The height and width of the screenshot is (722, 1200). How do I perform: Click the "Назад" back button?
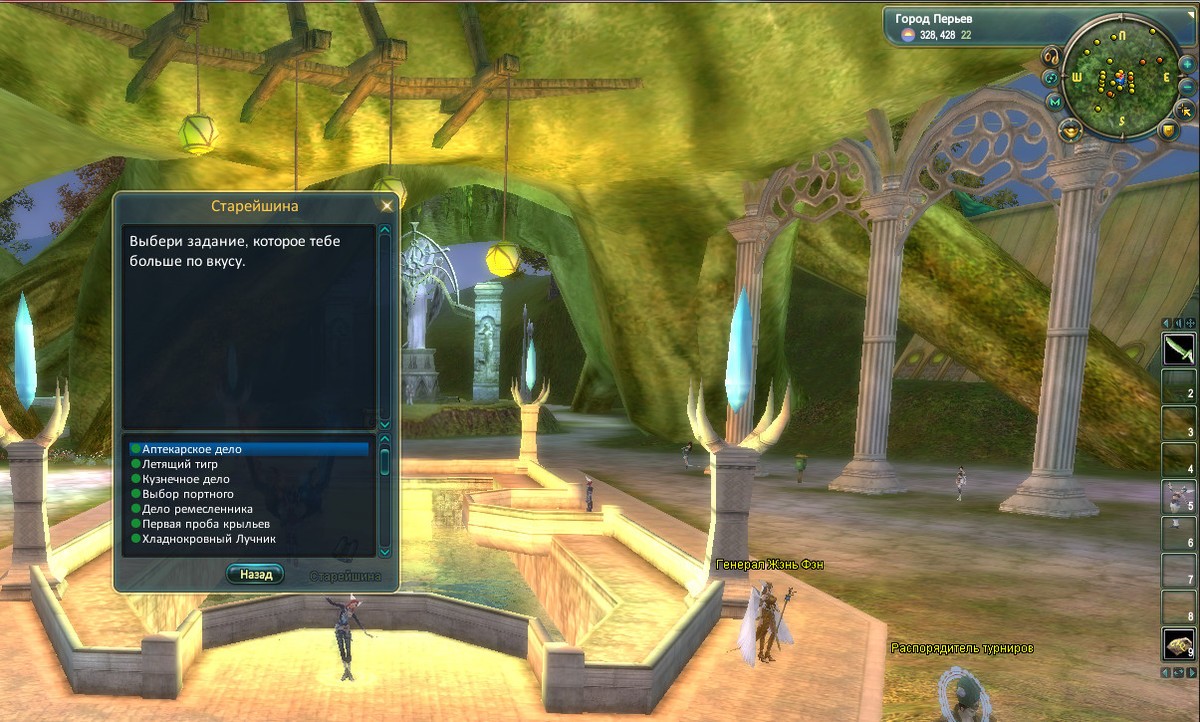click(x=255, y=575)
